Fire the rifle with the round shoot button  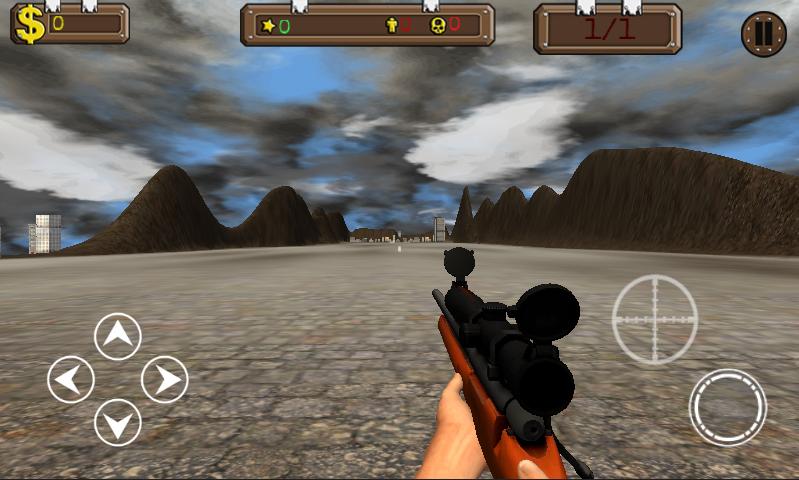pyautogui.click(x=727, y=407)
